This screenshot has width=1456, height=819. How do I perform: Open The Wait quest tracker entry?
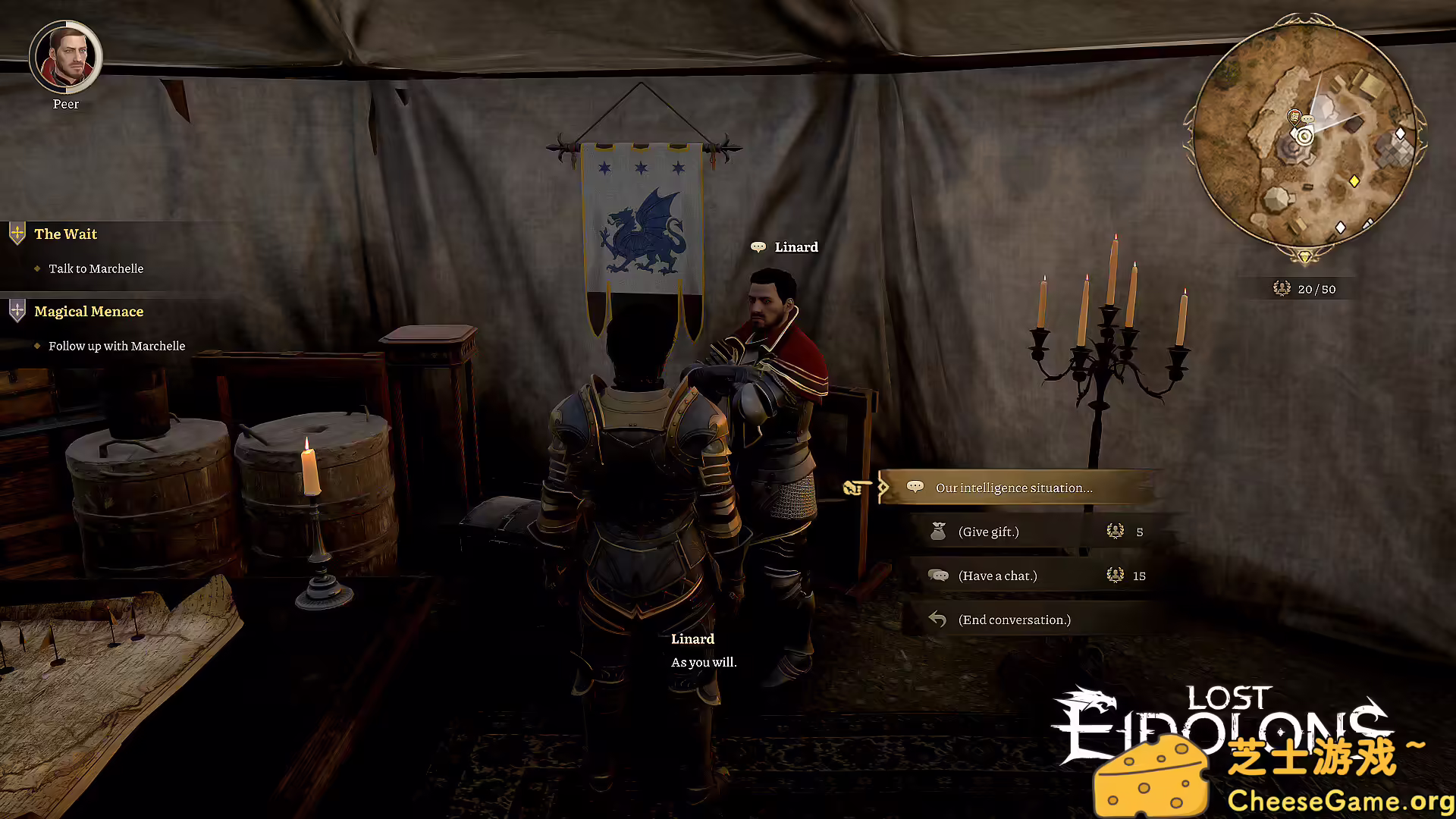[66, 234]
